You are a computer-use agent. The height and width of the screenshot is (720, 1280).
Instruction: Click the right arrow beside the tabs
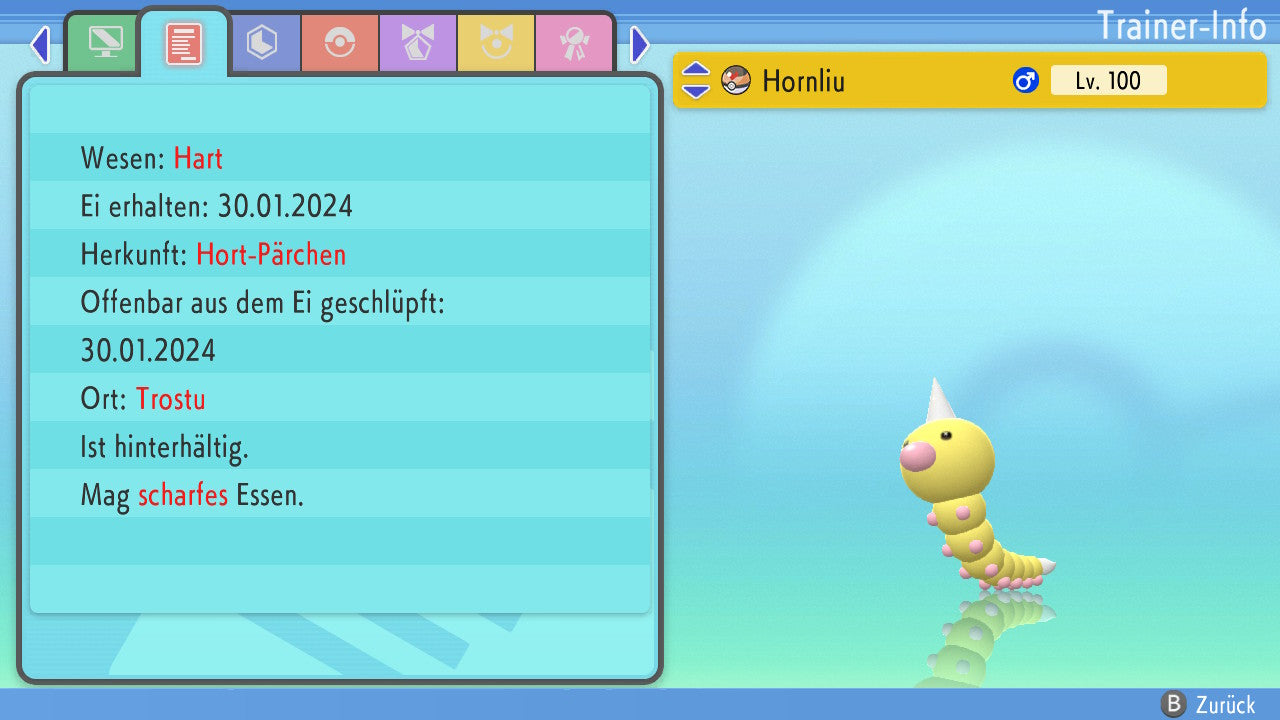(640, 45)
